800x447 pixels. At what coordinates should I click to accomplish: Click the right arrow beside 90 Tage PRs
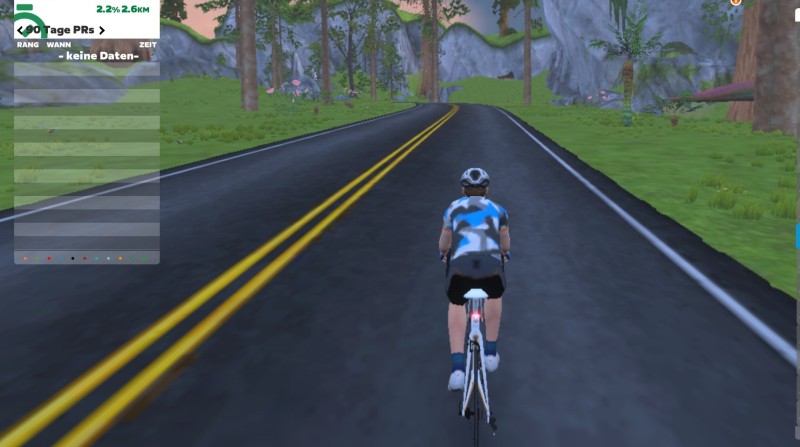102,30
